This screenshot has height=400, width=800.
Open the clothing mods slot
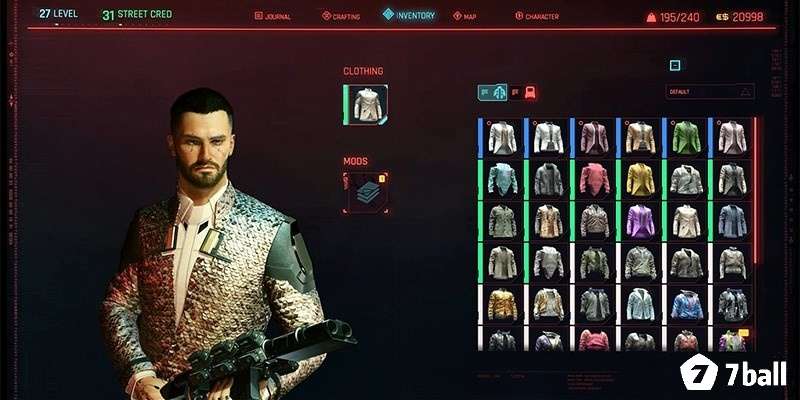pyautogui.click(x=366, y=191)
